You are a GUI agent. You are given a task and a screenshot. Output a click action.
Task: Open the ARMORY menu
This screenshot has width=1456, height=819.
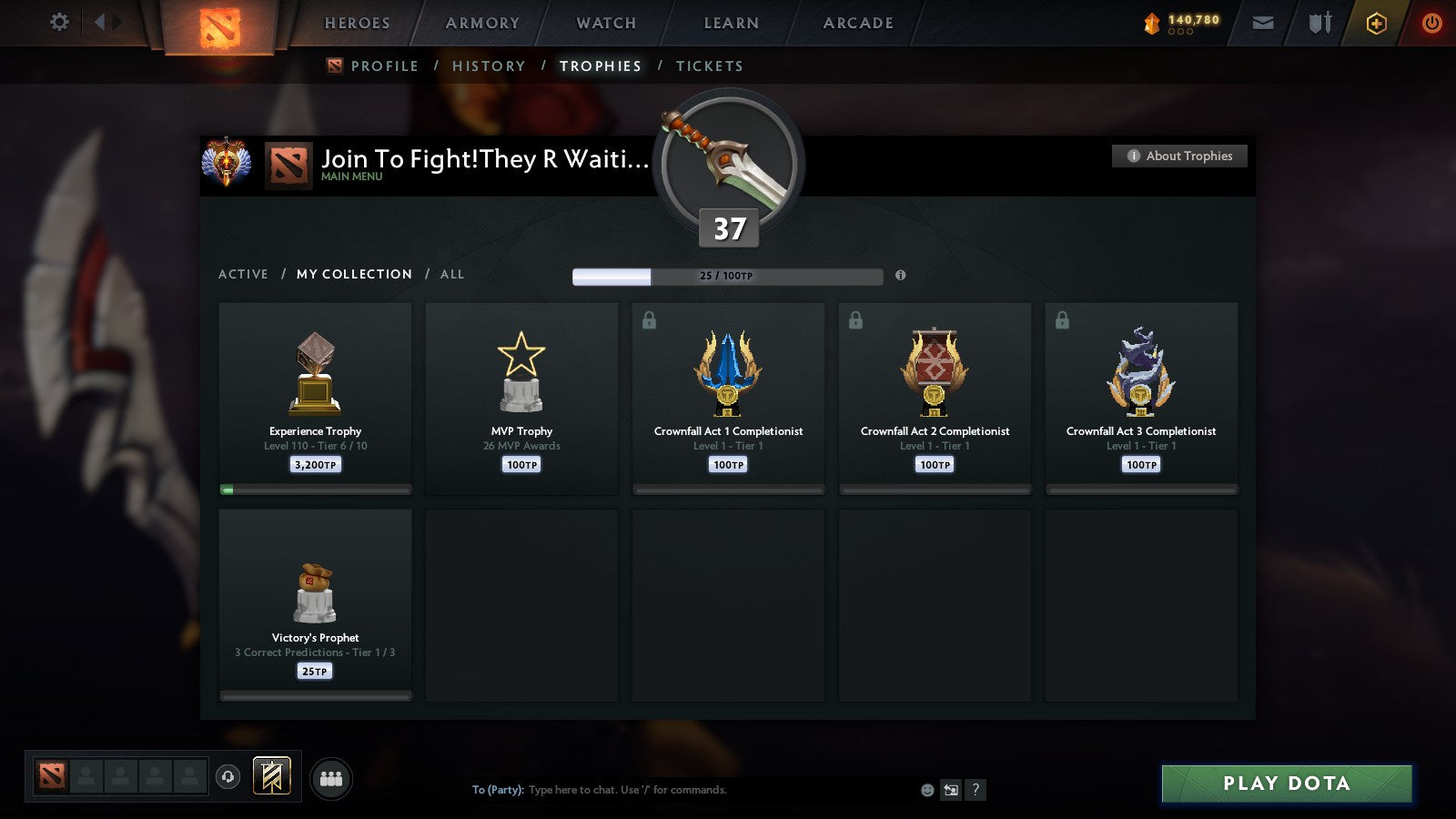481,23
